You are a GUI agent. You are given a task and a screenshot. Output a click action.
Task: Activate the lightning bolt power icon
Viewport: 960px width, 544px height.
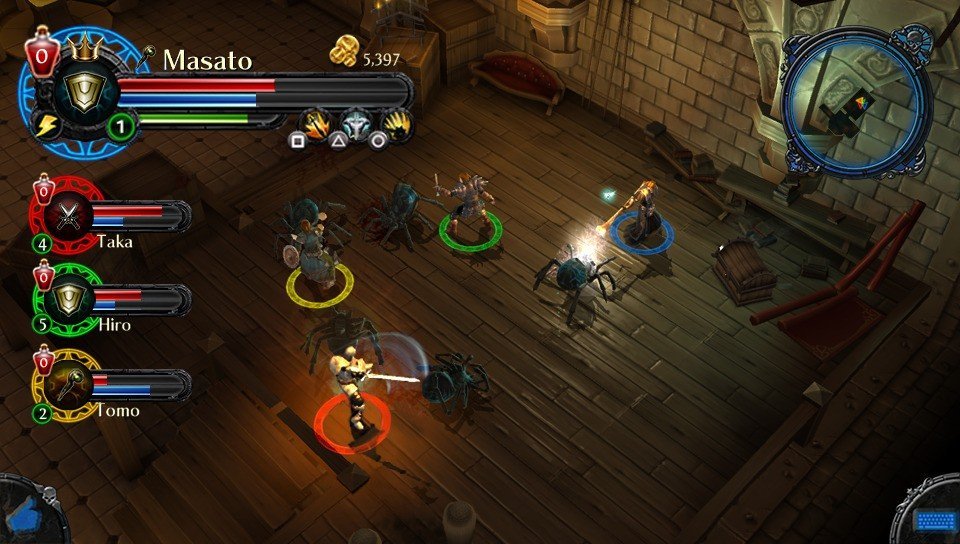pyautogui.click(x=46, y=125)
